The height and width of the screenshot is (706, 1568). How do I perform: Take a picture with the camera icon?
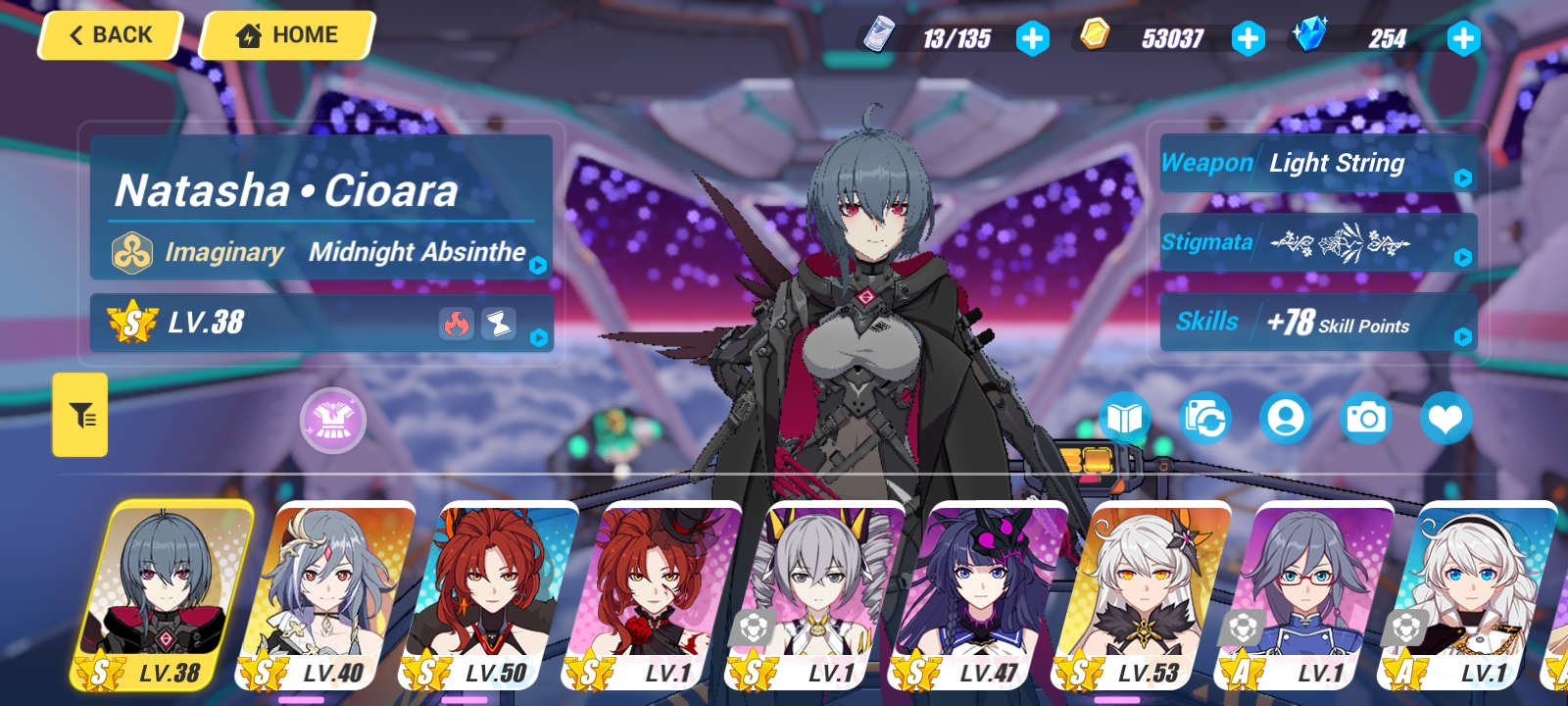click(1366, 417)
